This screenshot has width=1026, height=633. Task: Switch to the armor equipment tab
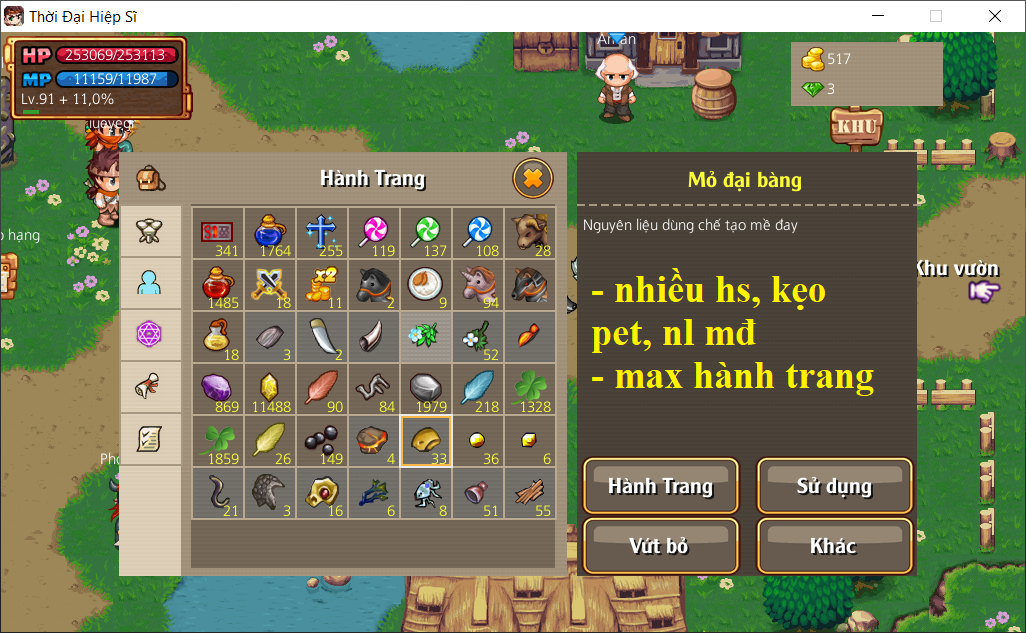click(150, 231)
